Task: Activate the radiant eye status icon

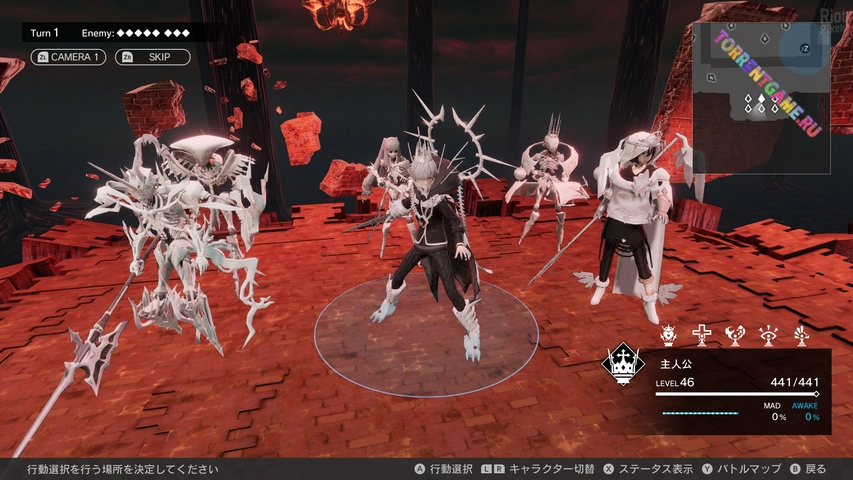Action: pyautogui.click(x=768, y=335)
